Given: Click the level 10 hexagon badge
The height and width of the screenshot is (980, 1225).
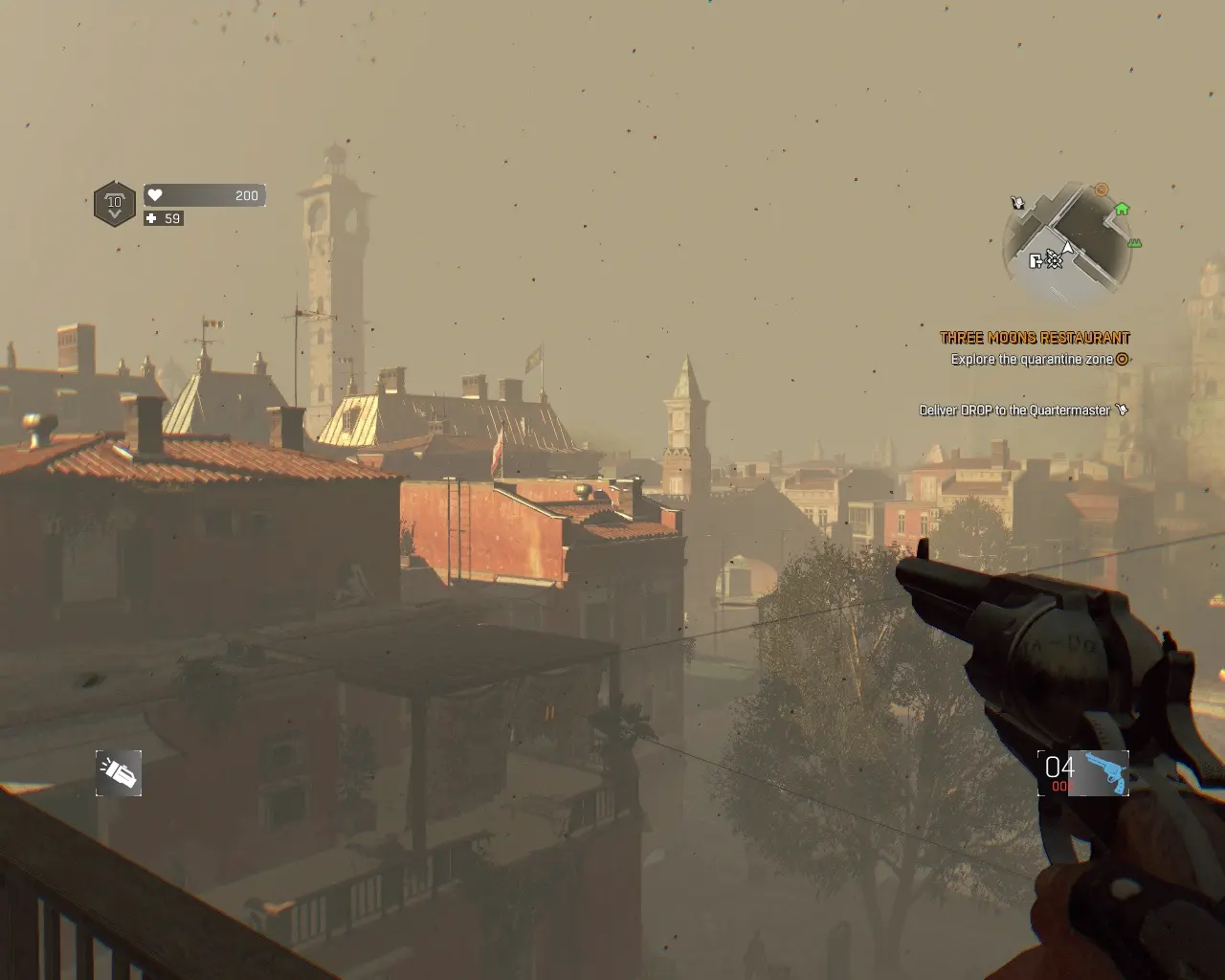Looking at the screenshot, I should point(115,204).
